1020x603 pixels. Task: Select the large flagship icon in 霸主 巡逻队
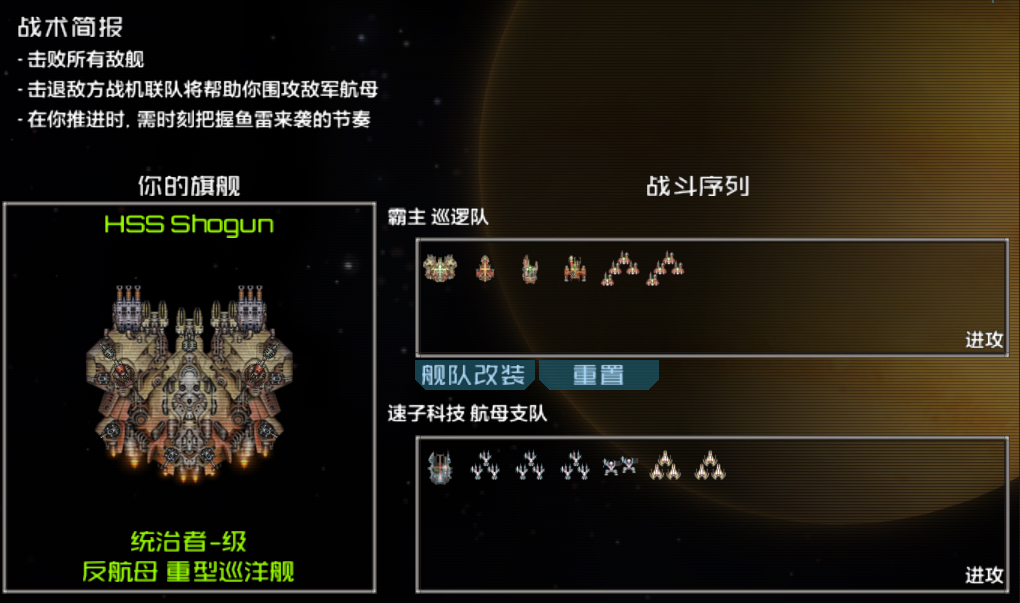coord(439,267)
